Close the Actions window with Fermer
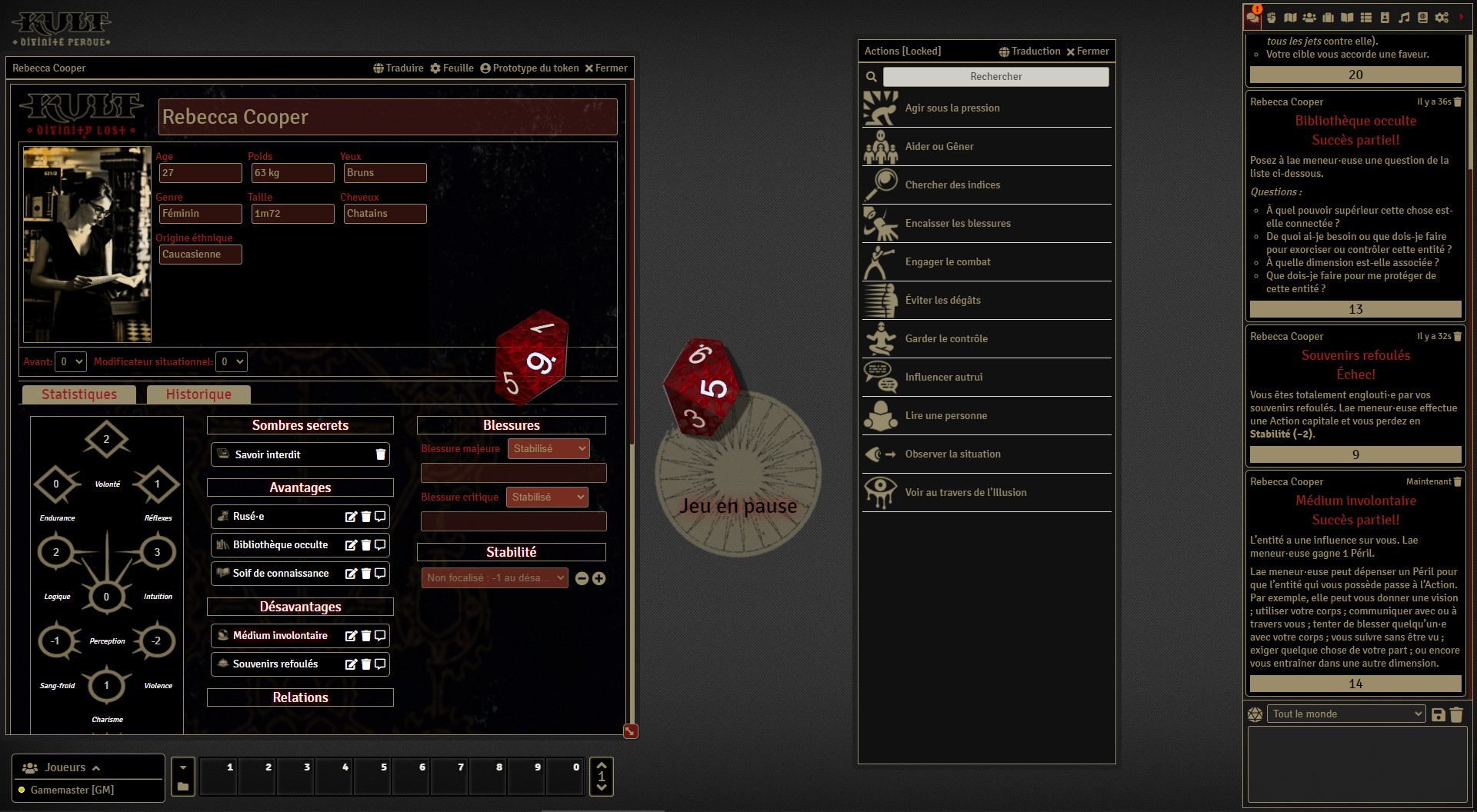 click(1087, 52)
